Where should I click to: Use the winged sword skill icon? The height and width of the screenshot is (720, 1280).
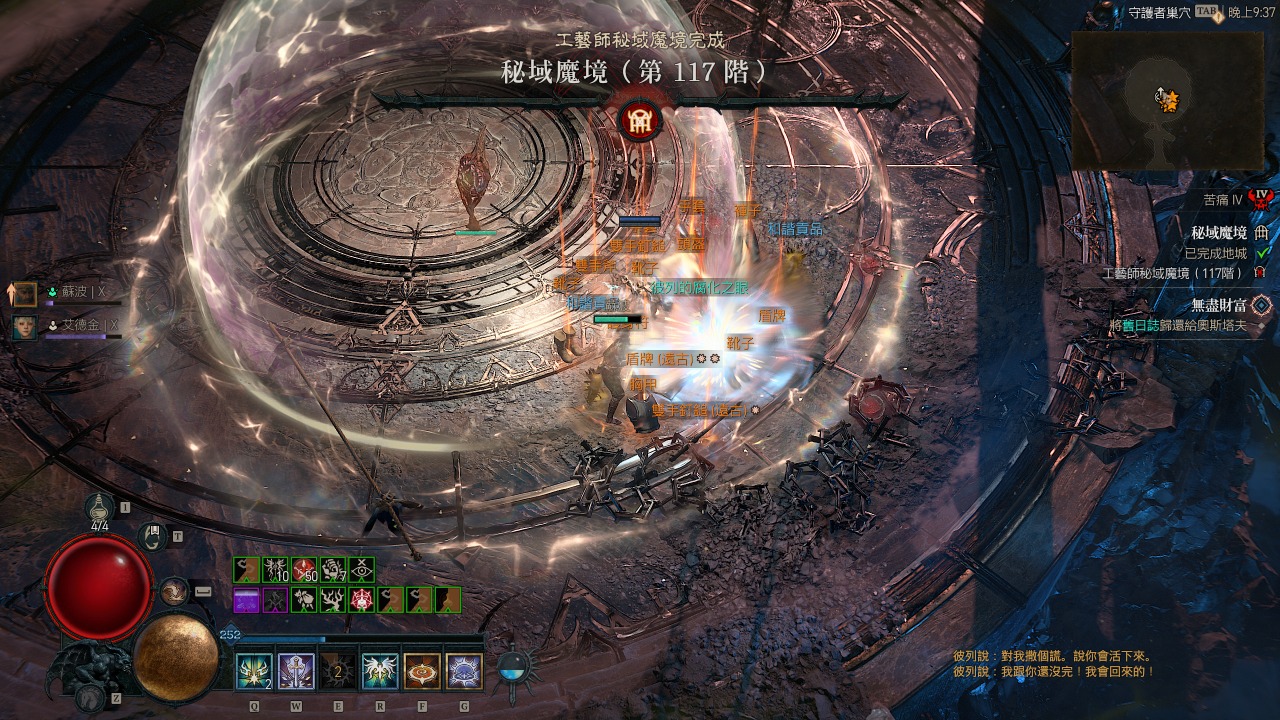[x=296, y=671]
